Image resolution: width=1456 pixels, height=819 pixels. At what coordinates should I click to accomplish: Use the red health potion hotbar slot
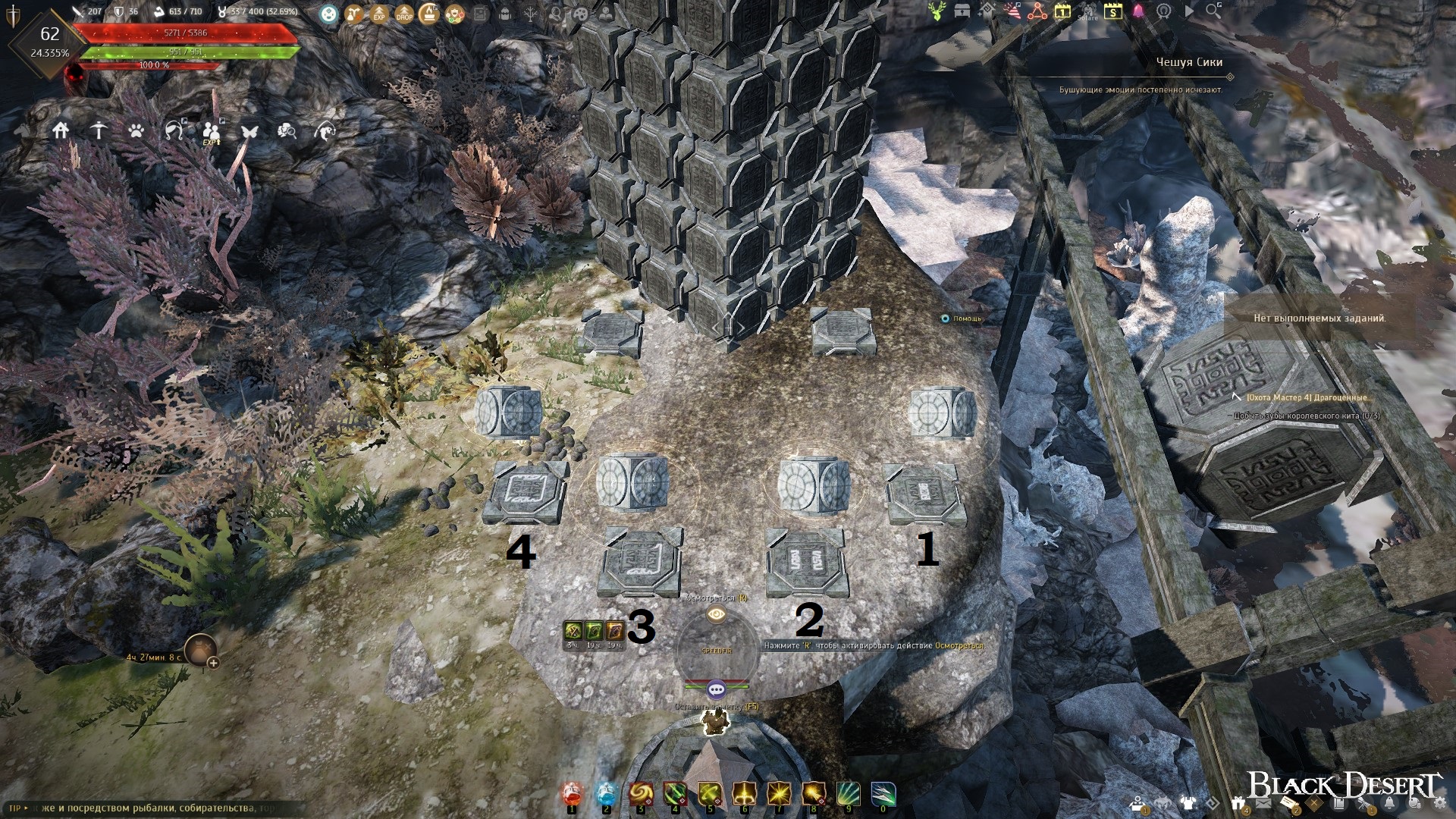tap(572, 794)
